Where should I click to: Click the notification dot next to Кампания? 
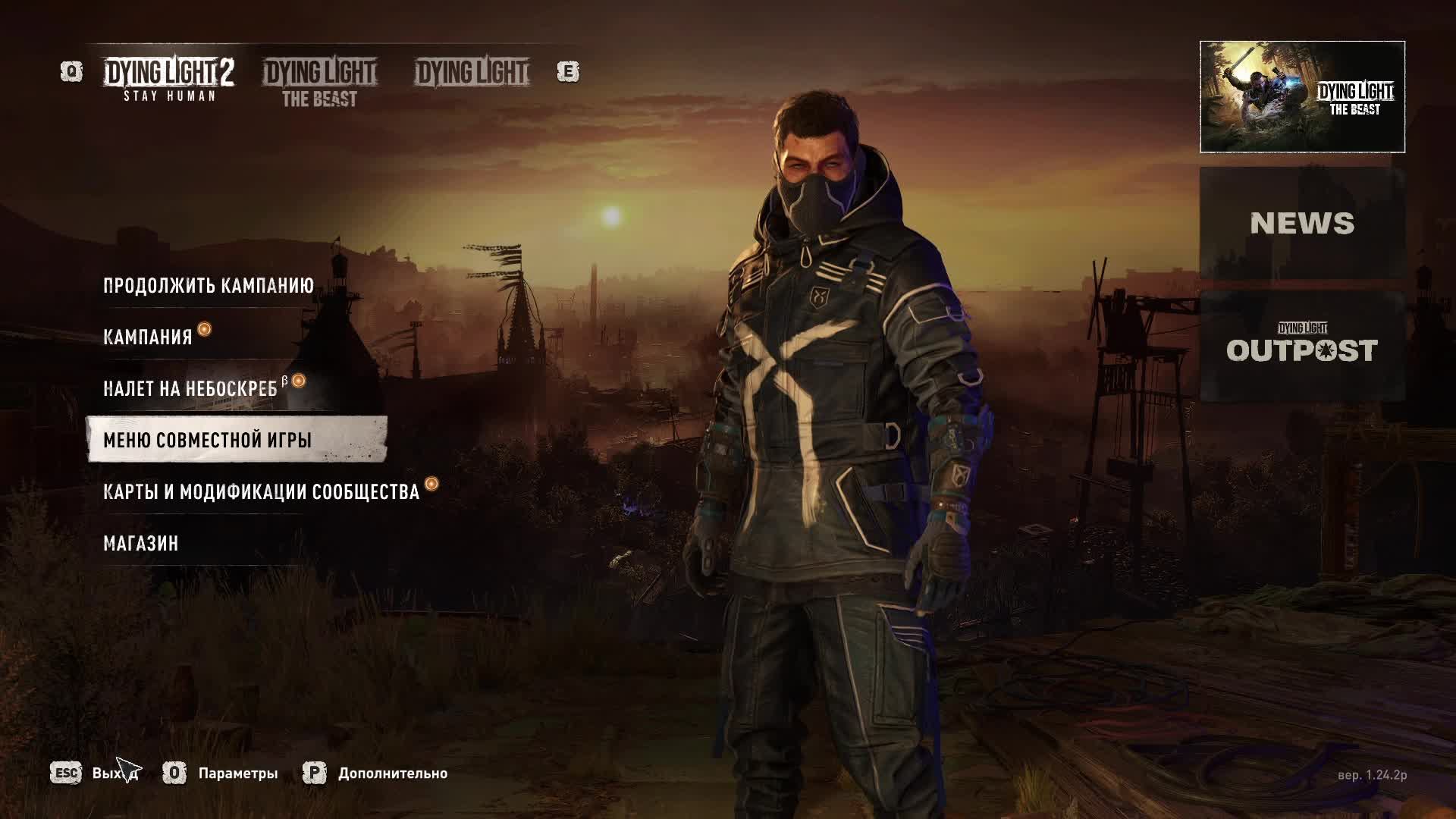[x=204, y=331]
